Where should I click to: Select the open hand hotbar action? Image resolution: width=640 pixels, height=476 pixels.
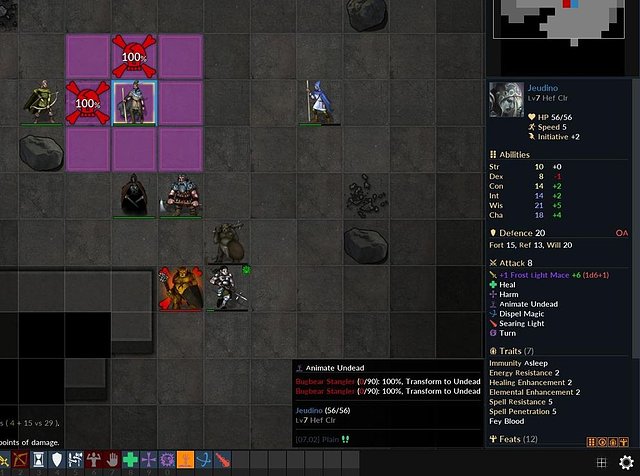point(112,460)
